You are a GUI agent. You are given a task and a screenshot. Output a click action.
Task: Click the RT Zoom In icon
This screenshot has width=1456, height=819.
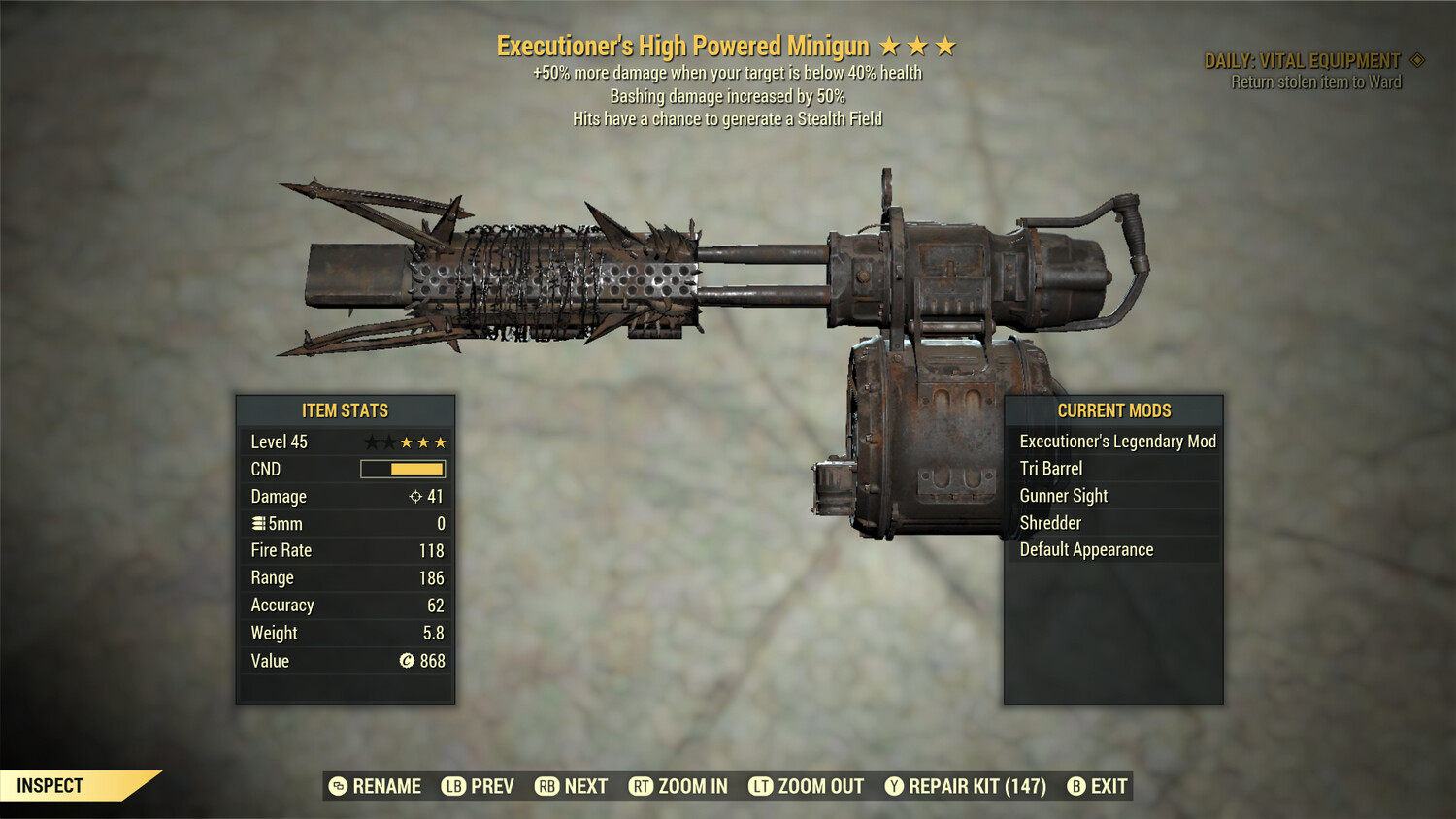[642, 786]
